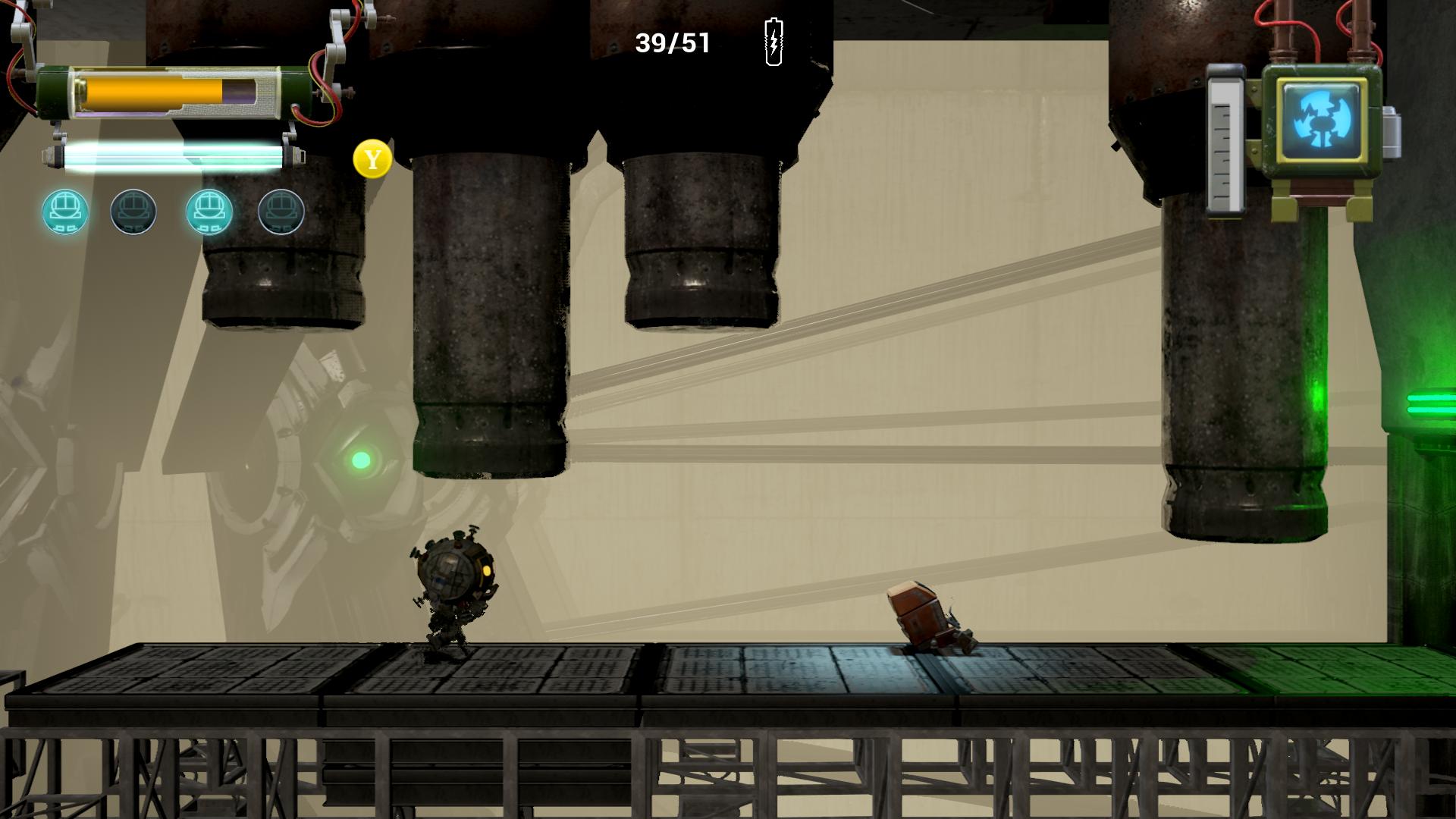Click the battery collectible icon
Image resolution: width=1456 pixels, height=819 pixels.
coord(773,43)
